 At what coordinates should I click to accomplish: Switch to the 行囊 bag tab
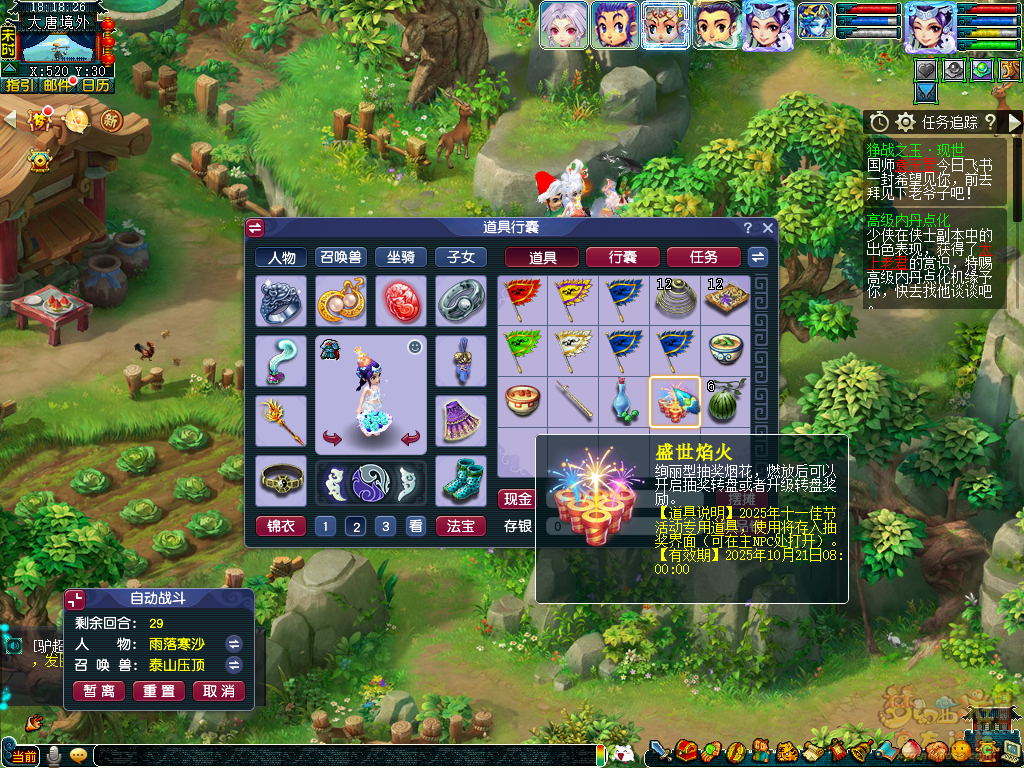[x=622, y=257]
